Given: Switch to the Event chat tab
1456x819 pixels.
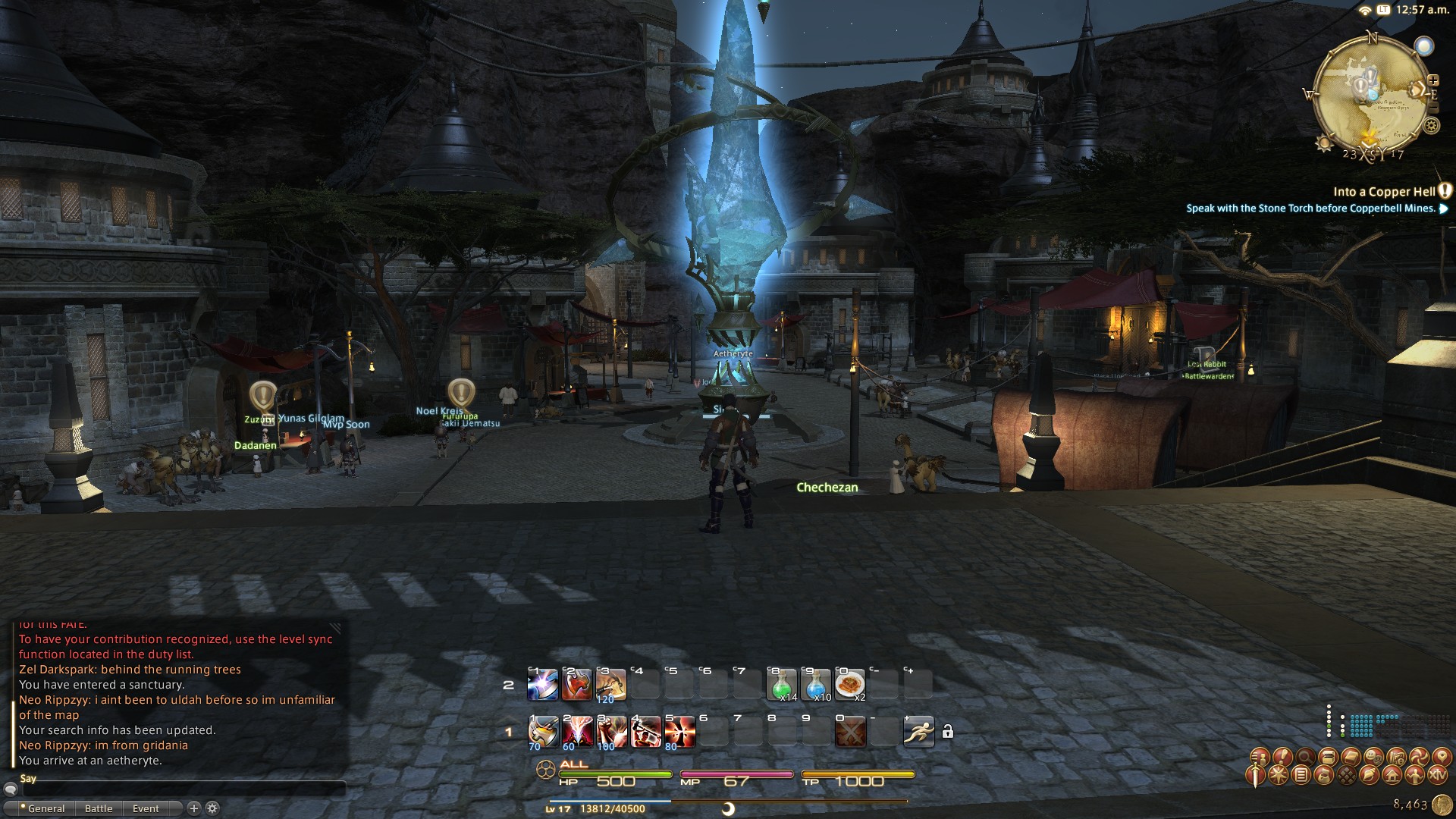Looking at the screenshot, I should click(x=146, y=808).
